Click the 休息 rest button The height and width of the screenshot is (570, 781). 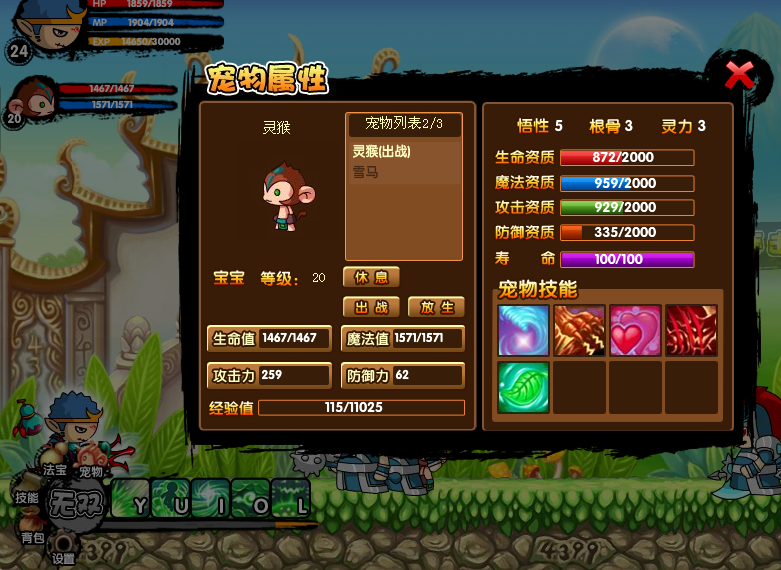click(x=371, y=277)
